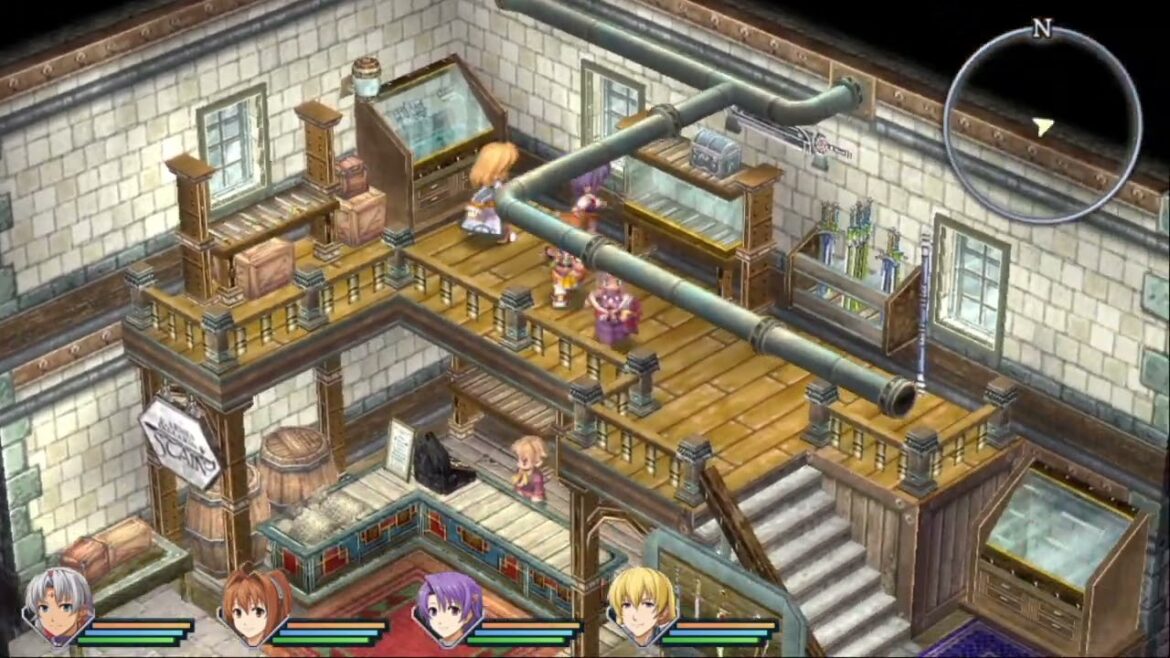Select the brown-haired party member portrait
This screenshot has width=1170, height=658.
tap(256, 605)
